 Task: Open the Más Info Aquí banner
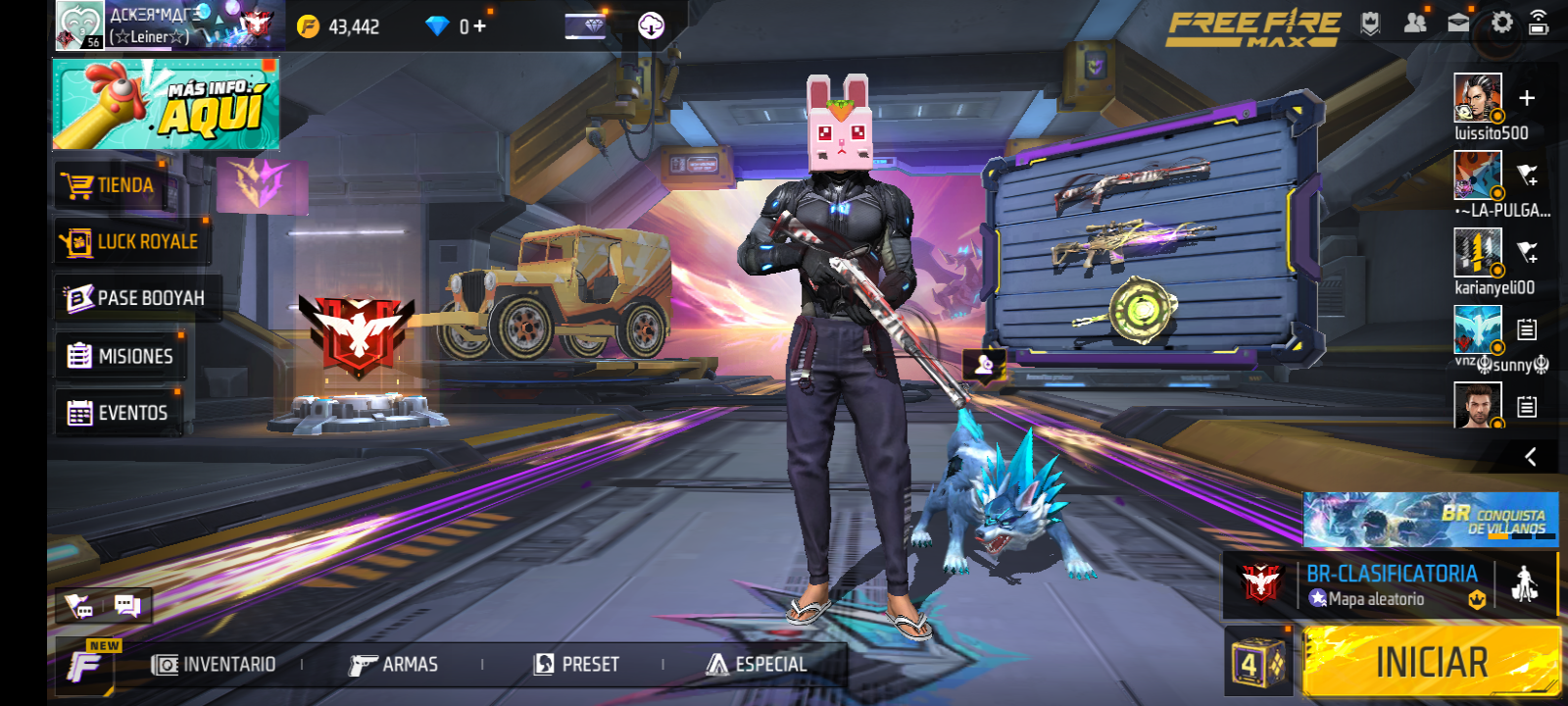[166, 104]
